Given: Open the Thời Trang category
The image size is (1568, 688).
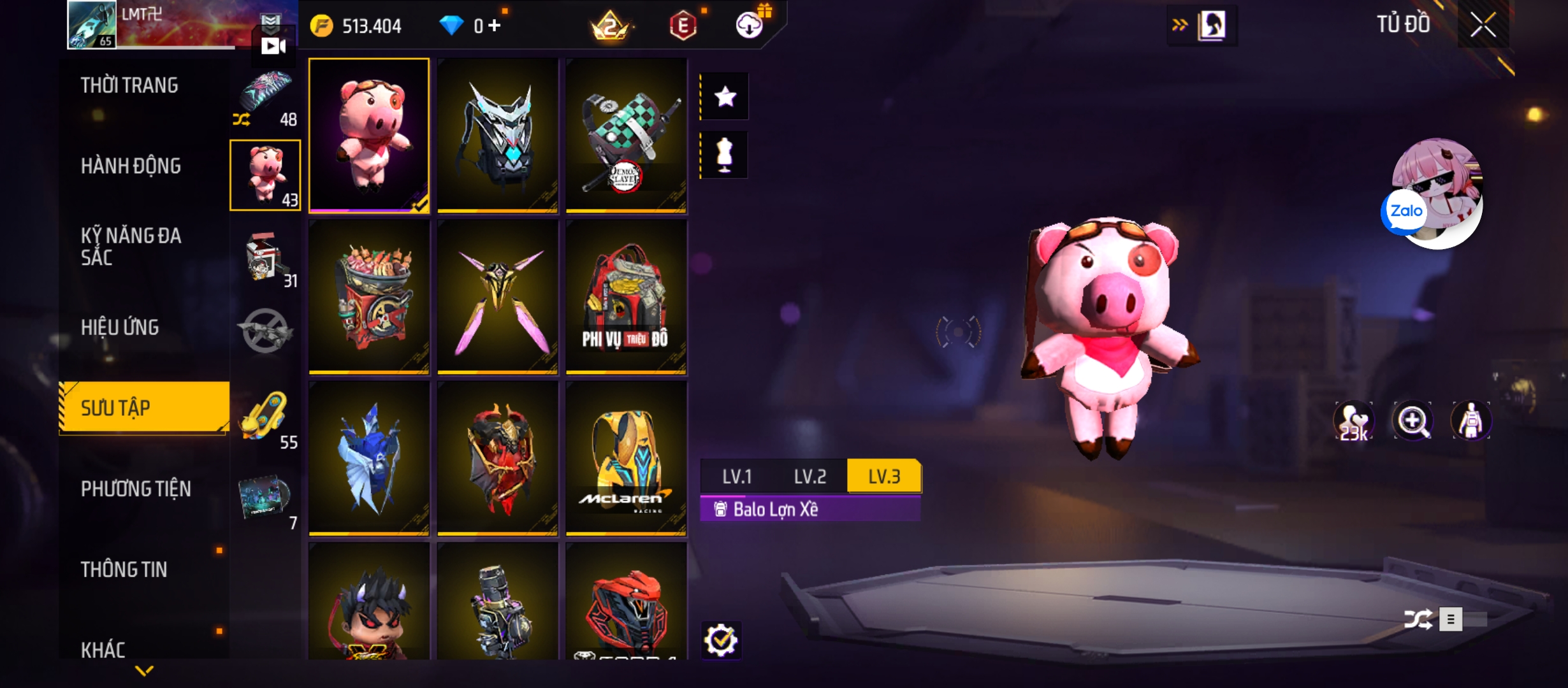Looking at the screenshot, I should (129, 85).
